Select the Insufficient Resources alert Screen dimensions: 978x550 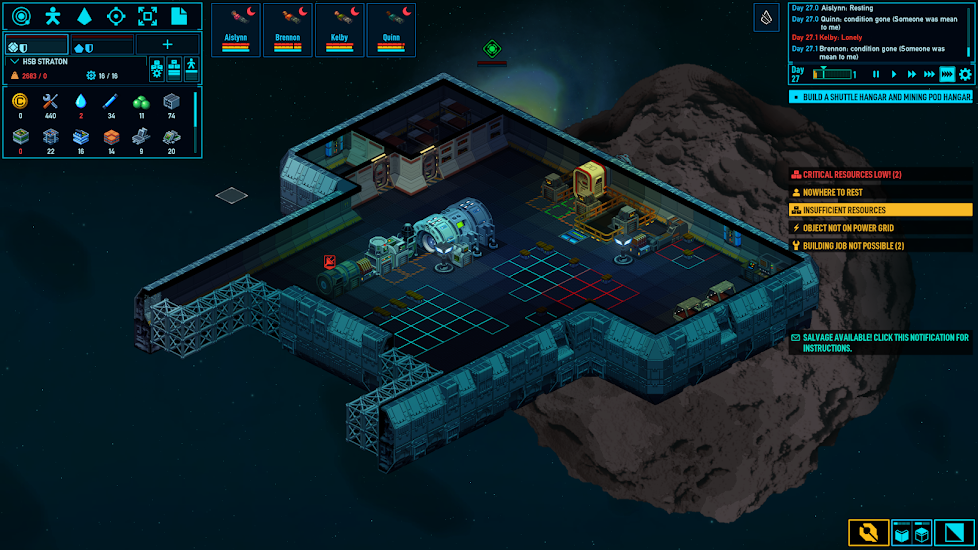(880, 210)
